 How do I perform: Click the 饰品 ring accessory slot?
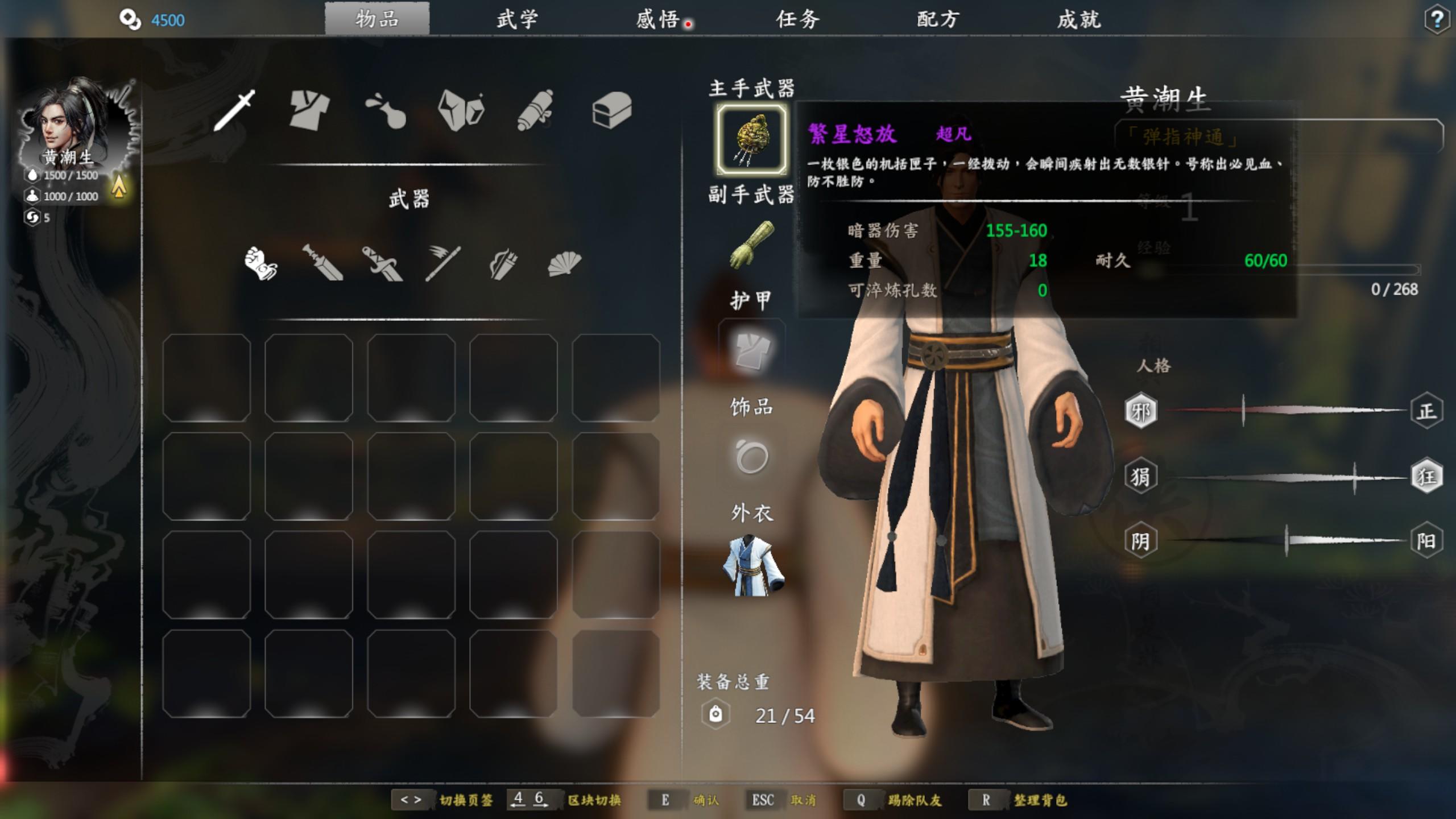tap(751, 457)
